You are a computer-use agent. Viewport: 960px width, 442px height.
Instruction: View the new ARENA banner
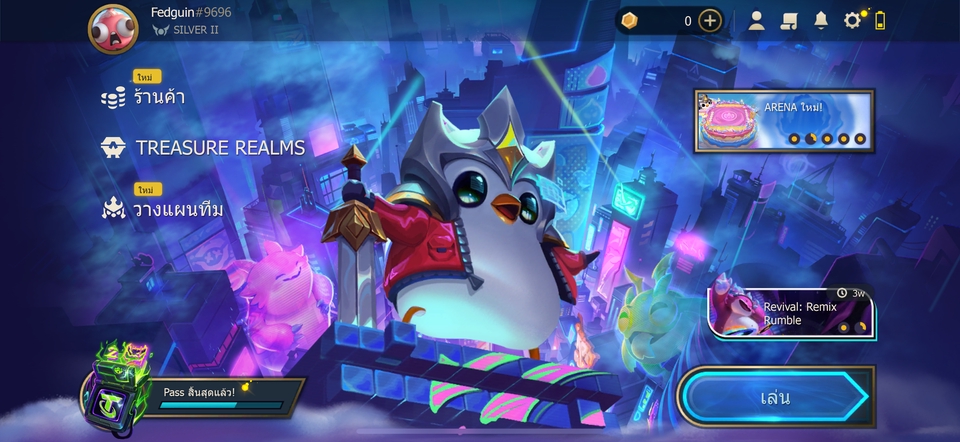(x=784, y=120)
